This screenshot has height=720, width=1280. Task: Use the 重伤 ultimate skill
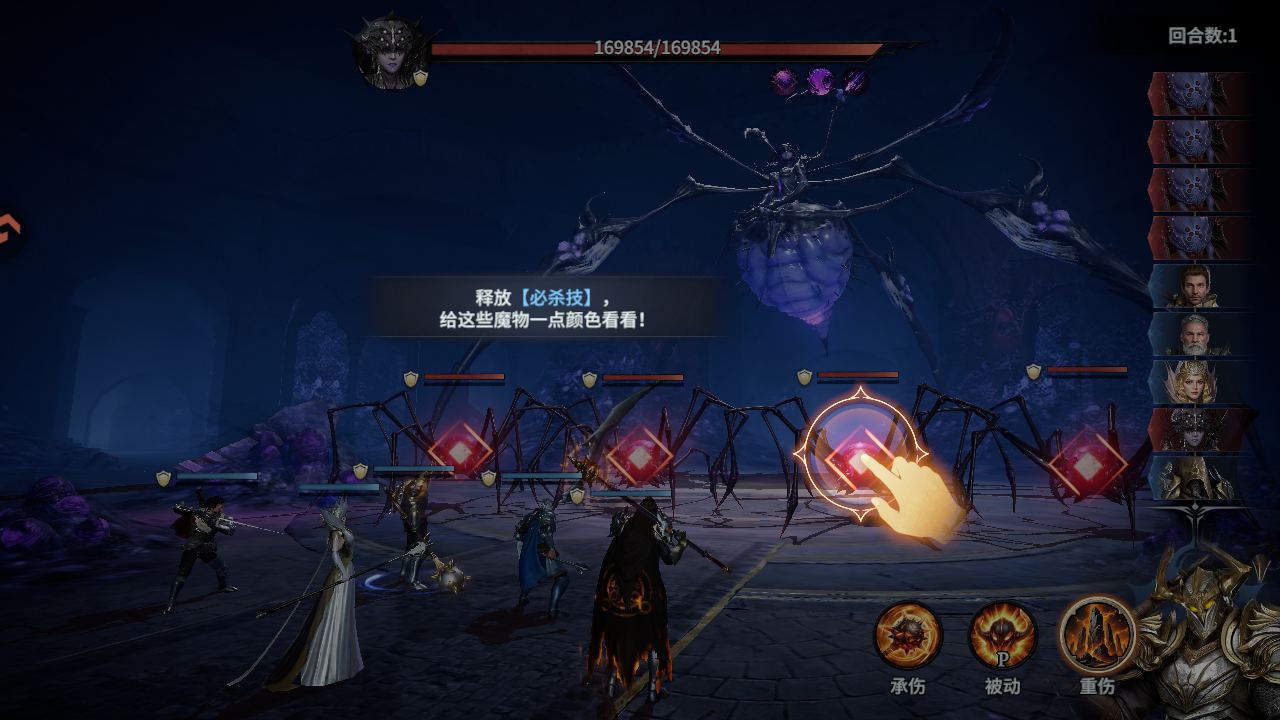(x=1097, y=635)
